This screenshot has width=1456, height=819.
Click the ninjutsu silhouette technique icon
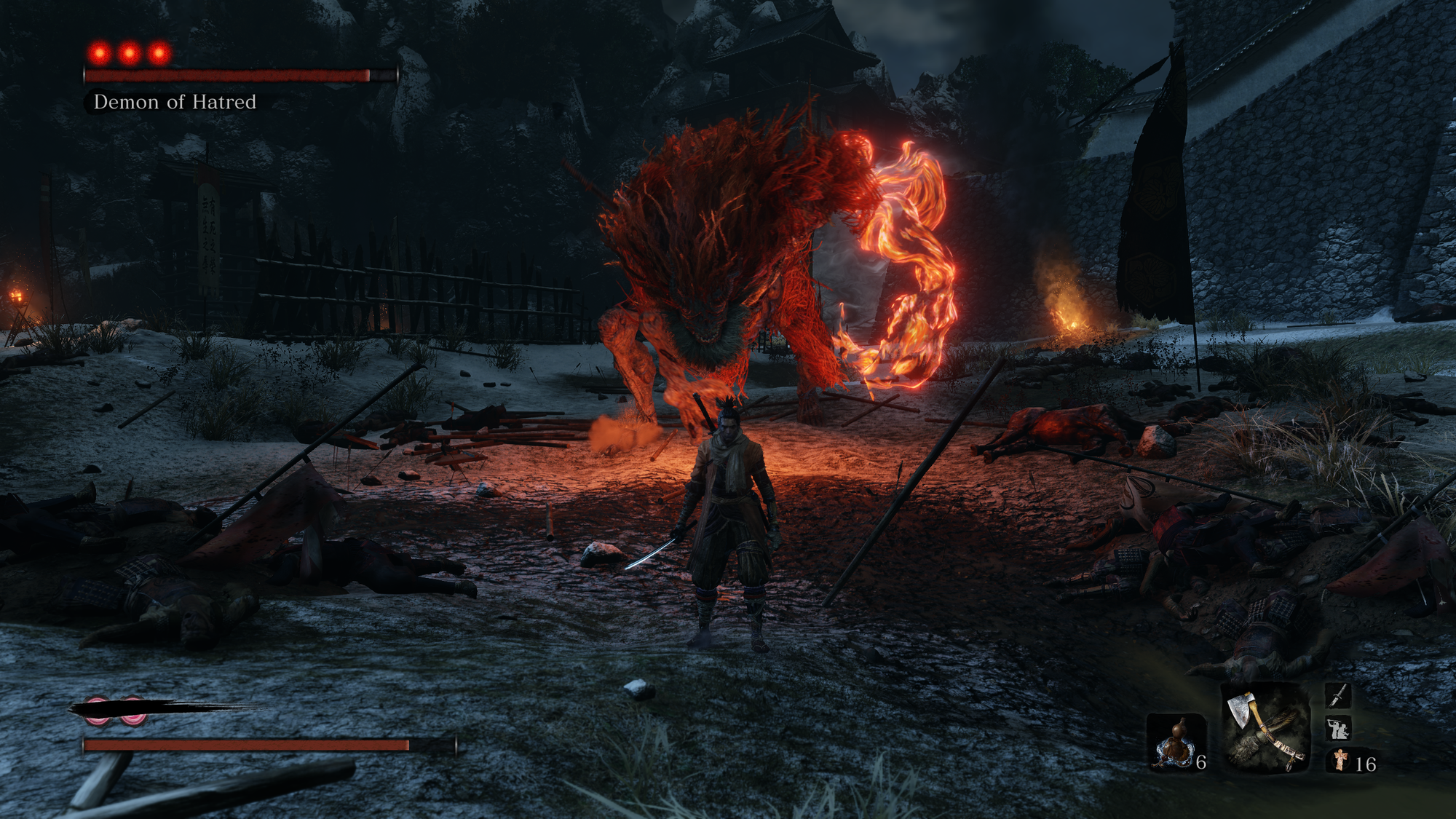pos(1338,728)
